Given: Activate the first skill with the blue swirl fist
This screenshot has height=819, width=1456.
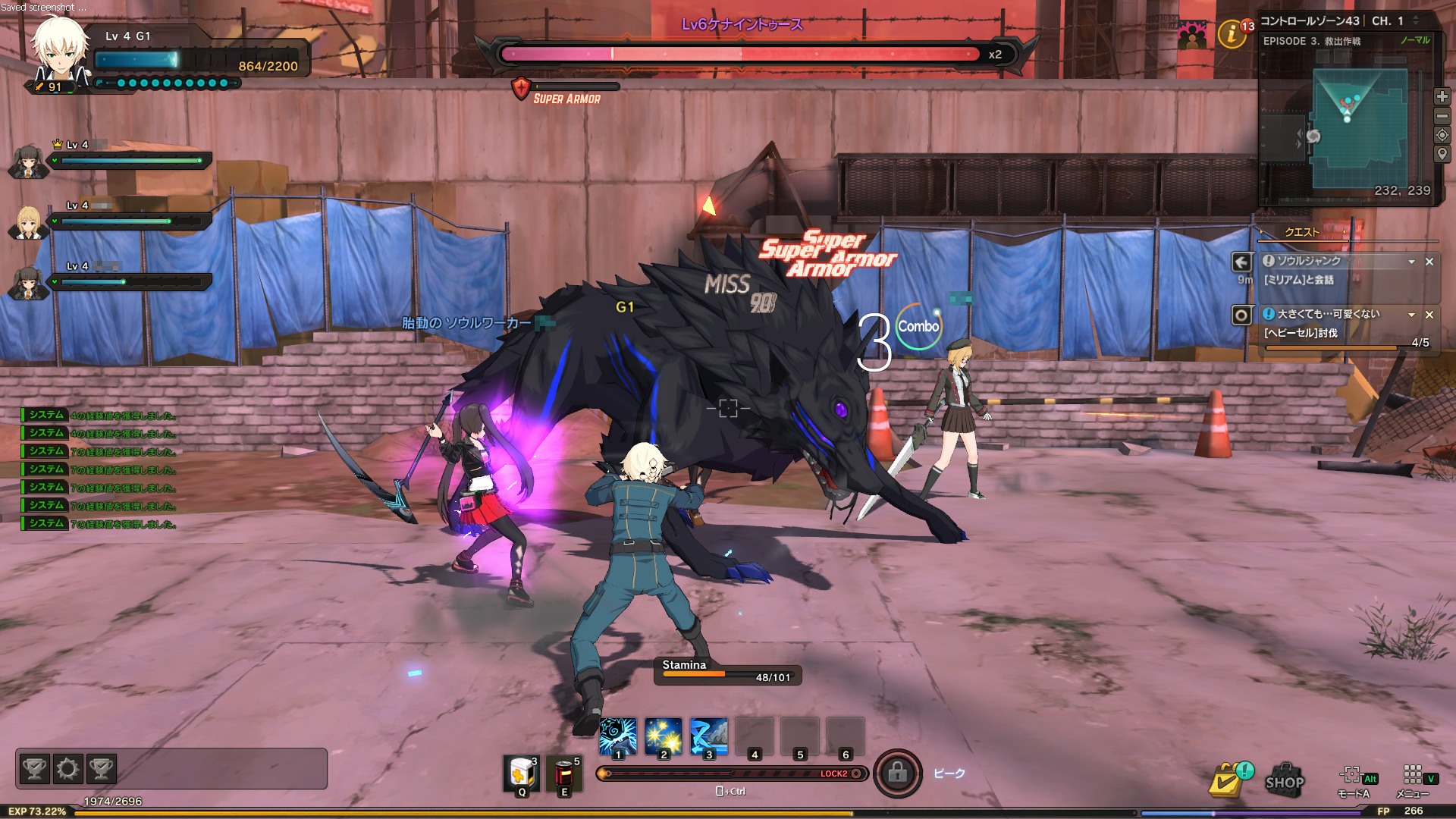Looking at the screenshot, I should 618,736.
